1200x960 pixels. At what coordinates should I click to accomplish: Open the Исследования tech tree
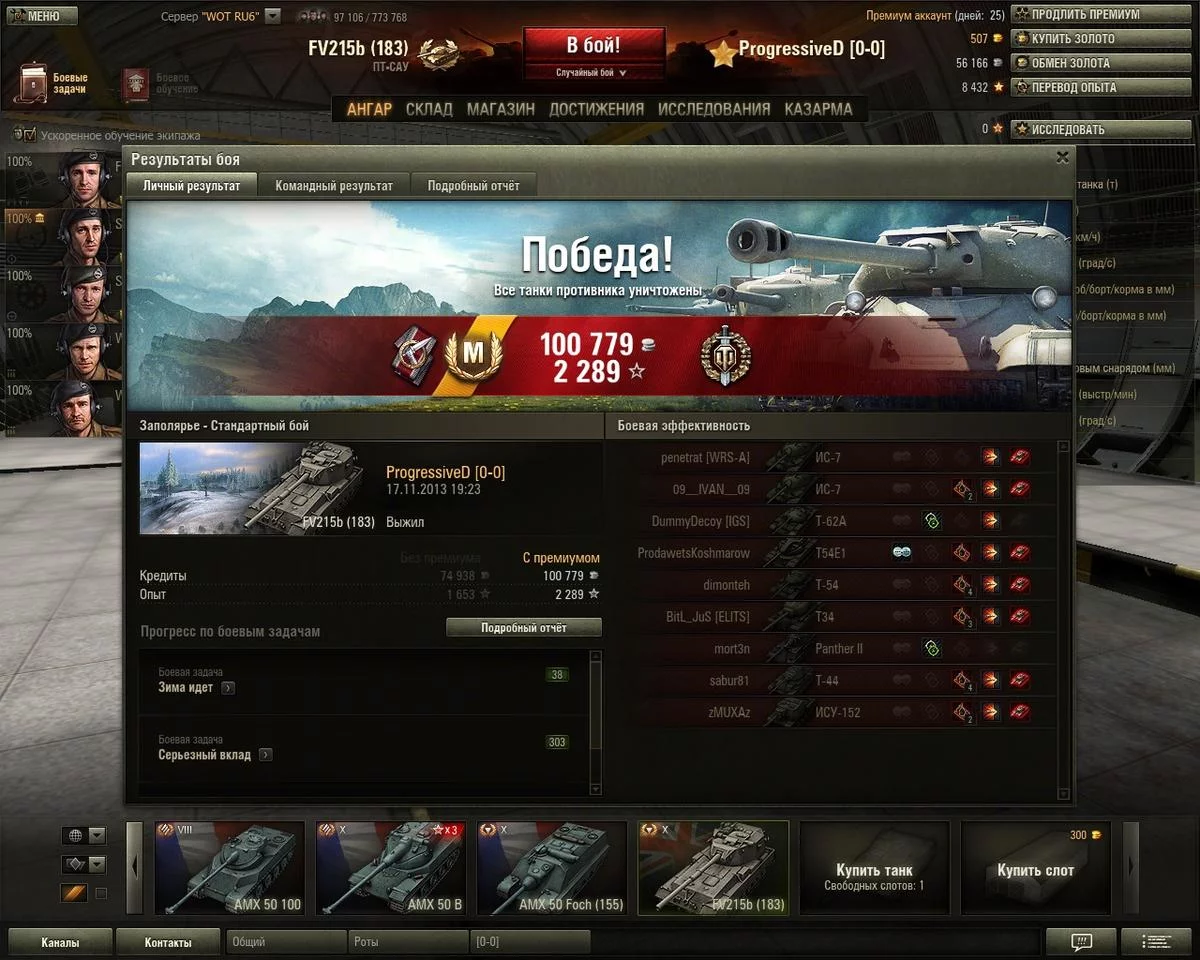pyautogui.click(x=714, y=109)
